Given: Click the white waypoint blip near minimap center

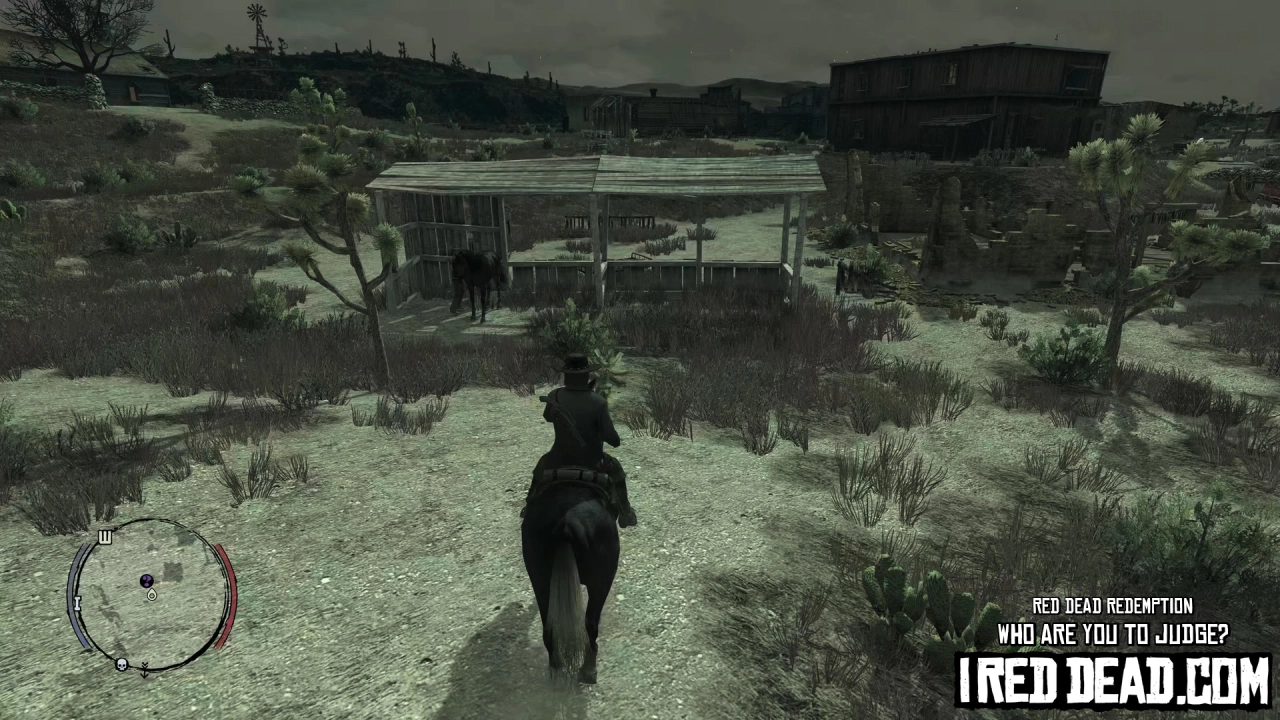Looking at the screenshot, I should tap(152, 594).
